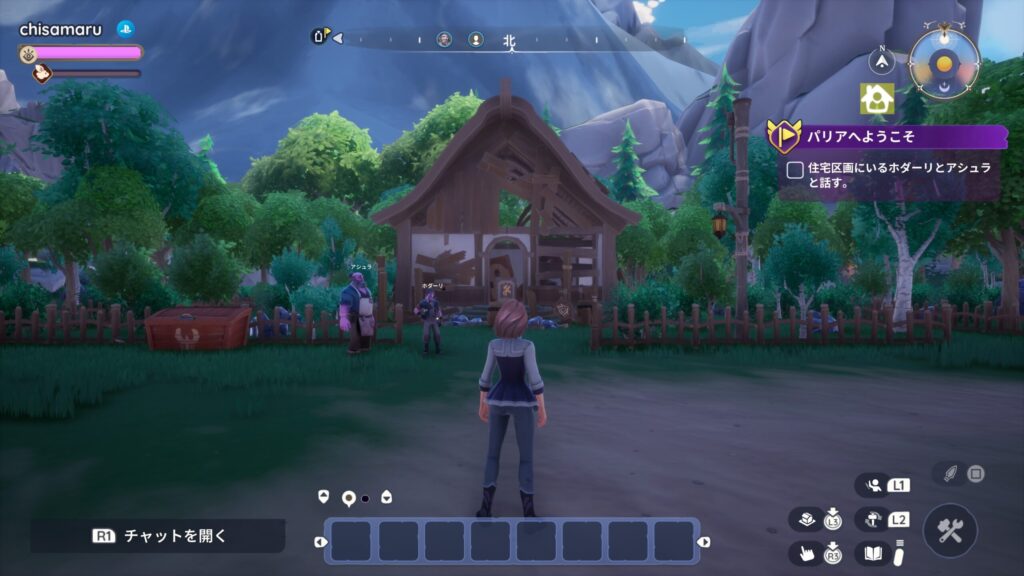Open the green housing plot icon
The width and height of the screenshot is (1024, 576).
tap(877, 98)
